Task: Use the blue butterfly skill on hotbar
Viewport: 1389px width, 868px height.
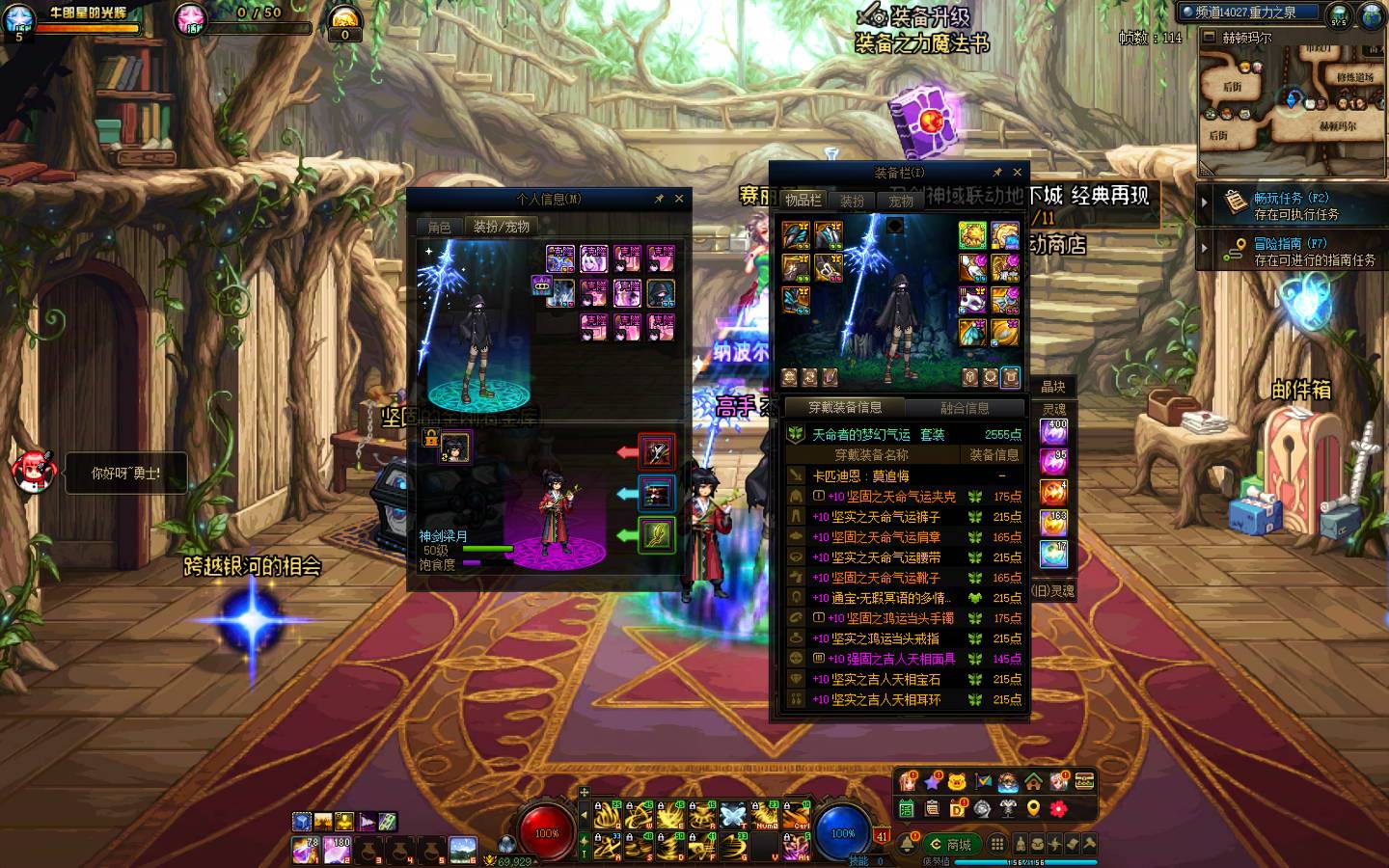Action: pos(733,816)
